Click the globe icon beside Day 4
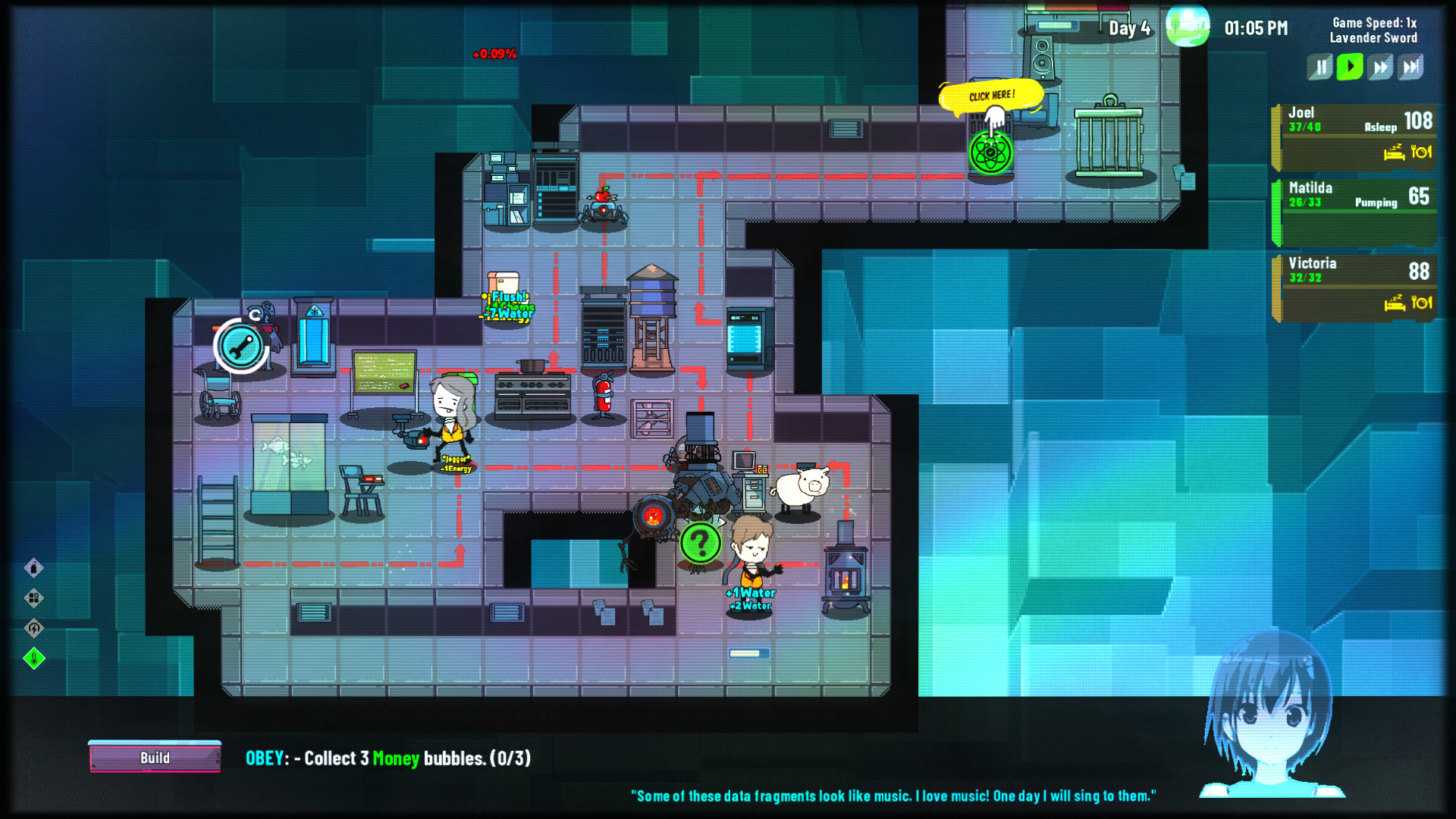Image resolution: width=1456 pixels, height=819 pixels. click(1189, 27)
